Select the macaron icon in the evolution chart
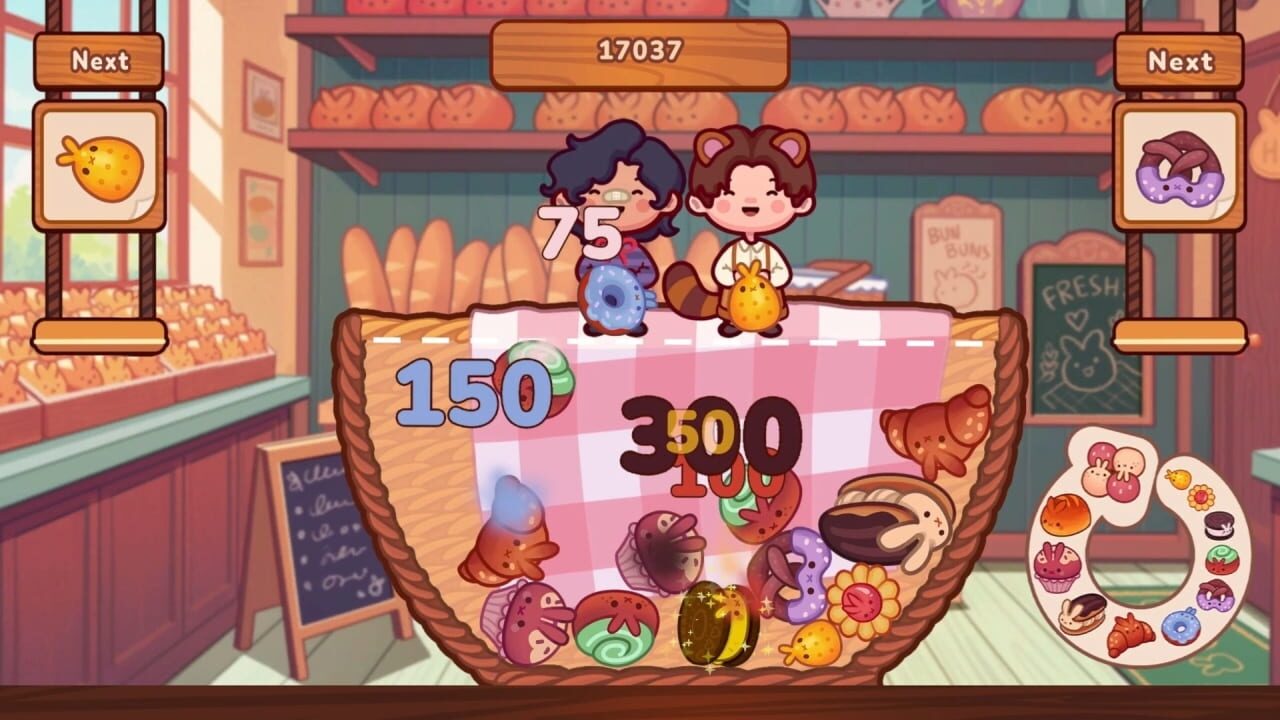Screen dimensions: 1280x720 click(x=1217, y=525)
